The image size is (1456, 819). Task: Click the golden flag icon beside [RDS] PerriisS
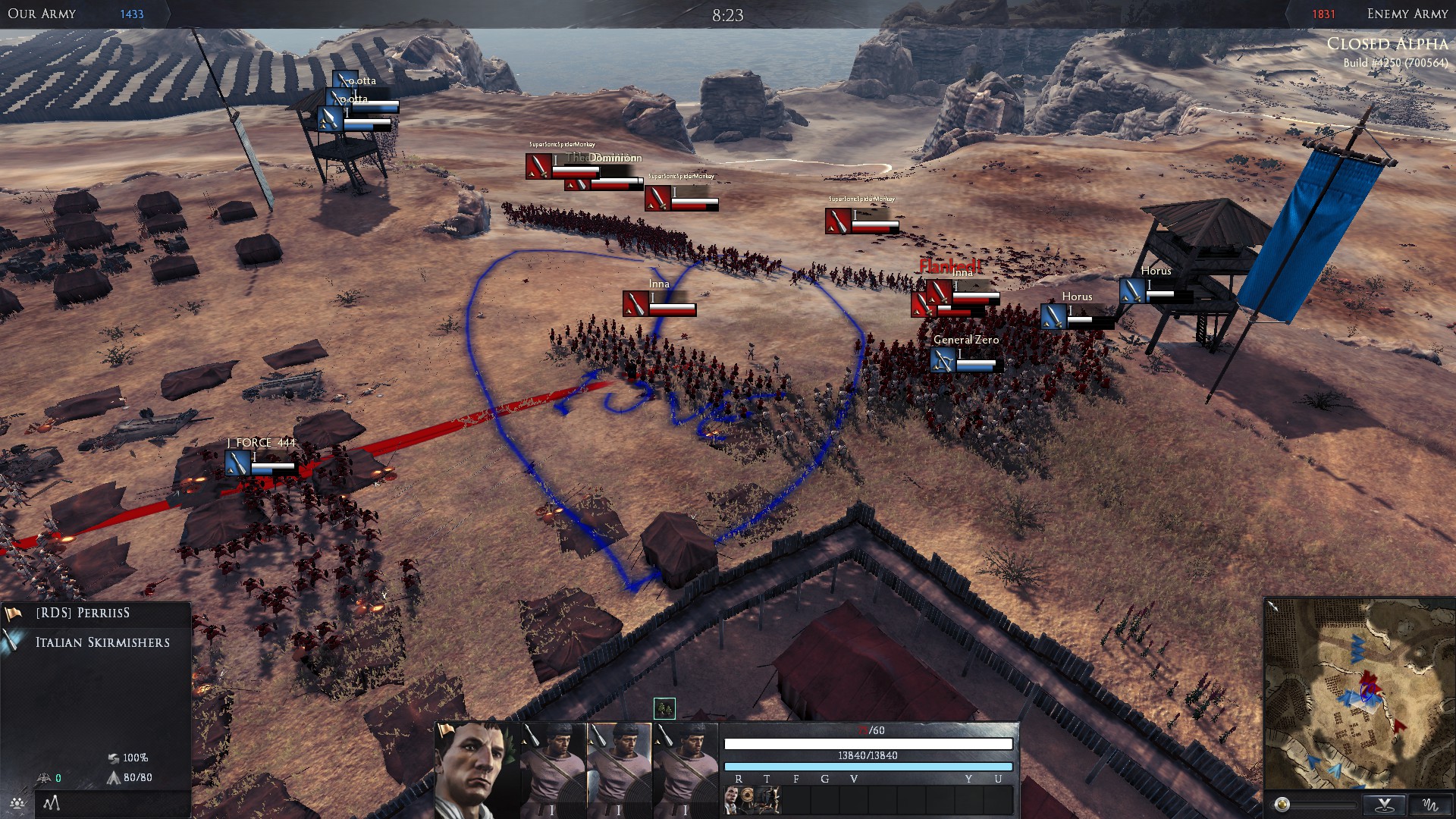(12, 613)
